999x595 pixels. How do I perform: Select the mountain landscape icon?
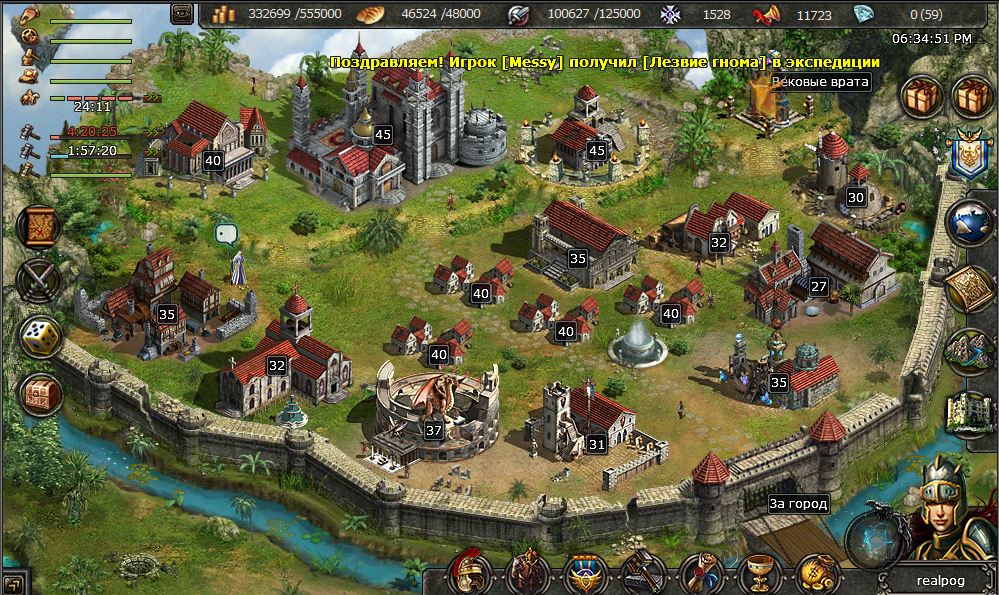click(968, 352)
